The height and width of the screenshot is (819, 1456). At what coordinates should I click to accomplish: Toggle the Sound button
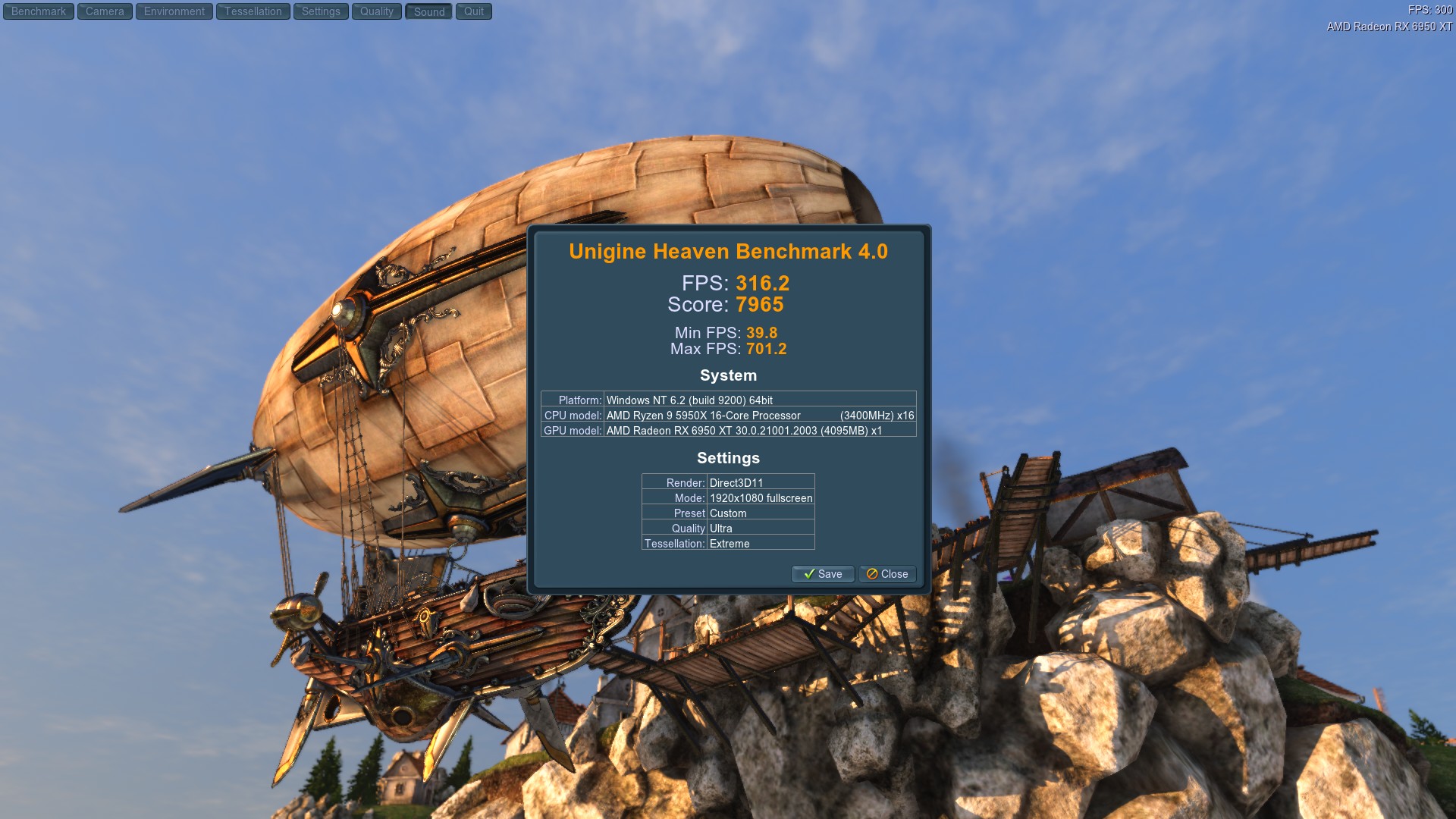point(429,11)
